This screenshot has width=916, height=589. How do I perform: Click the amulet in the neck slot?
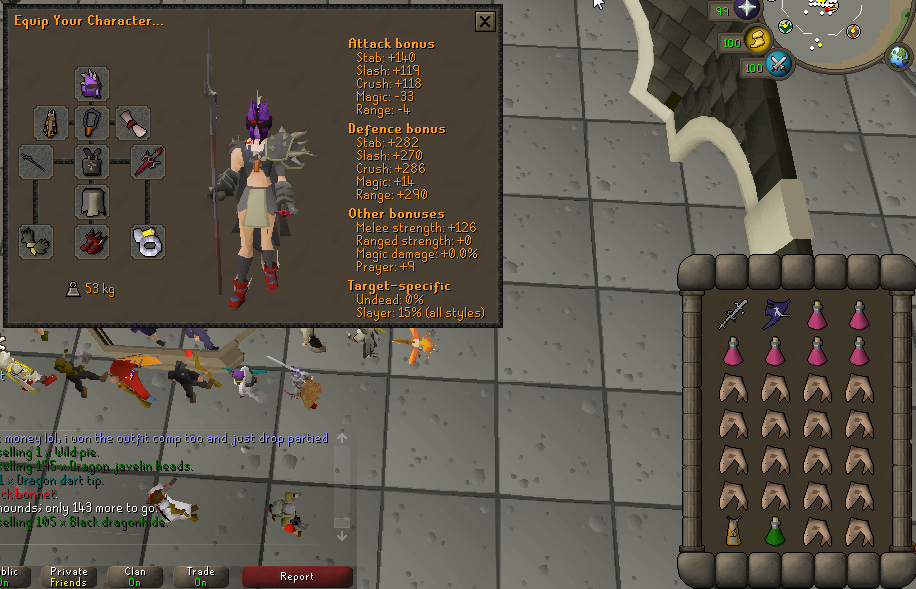point(92,123)
